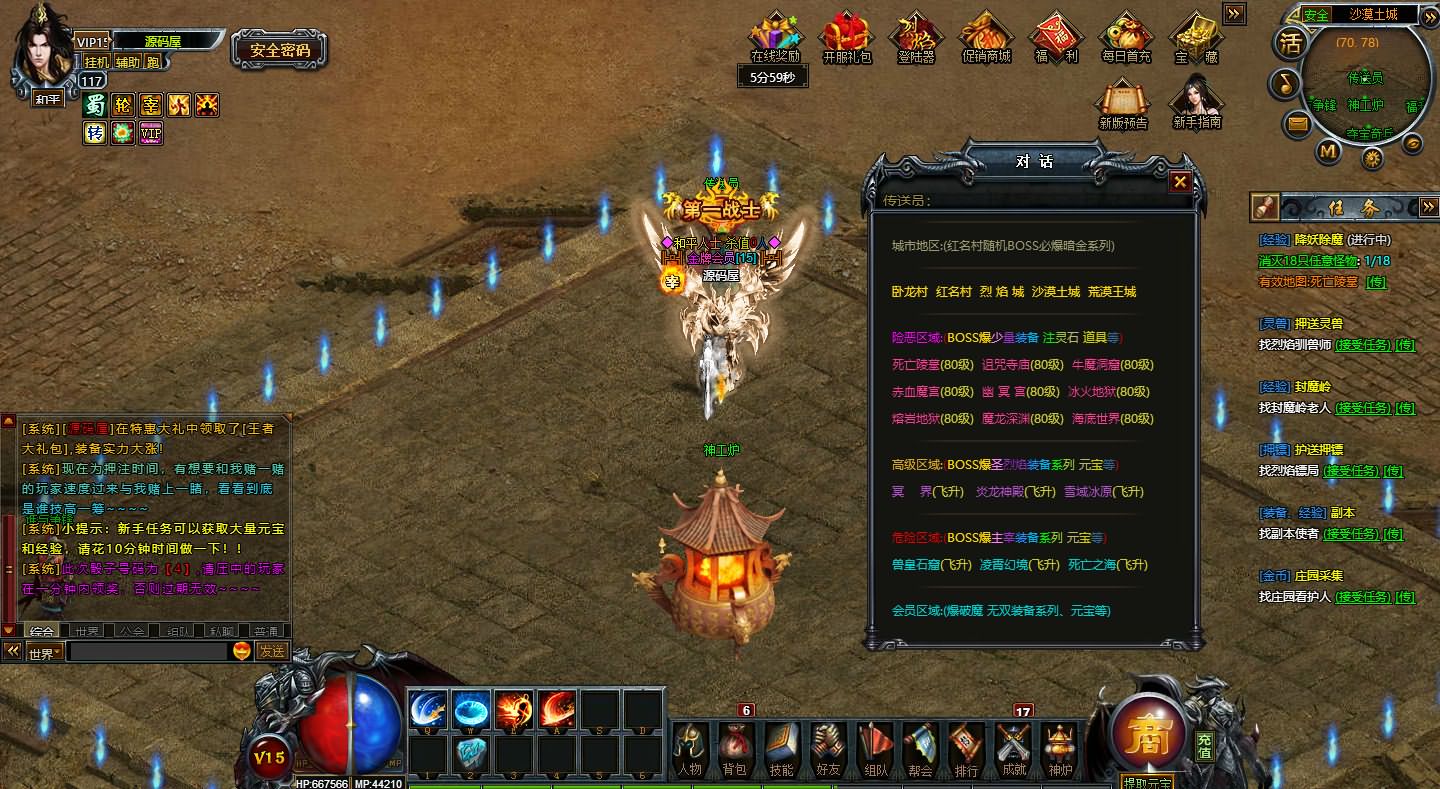Screen dimensions: 1440x789
Task: Switch chat to the 公会 guild tab
Action: (132, 631)
